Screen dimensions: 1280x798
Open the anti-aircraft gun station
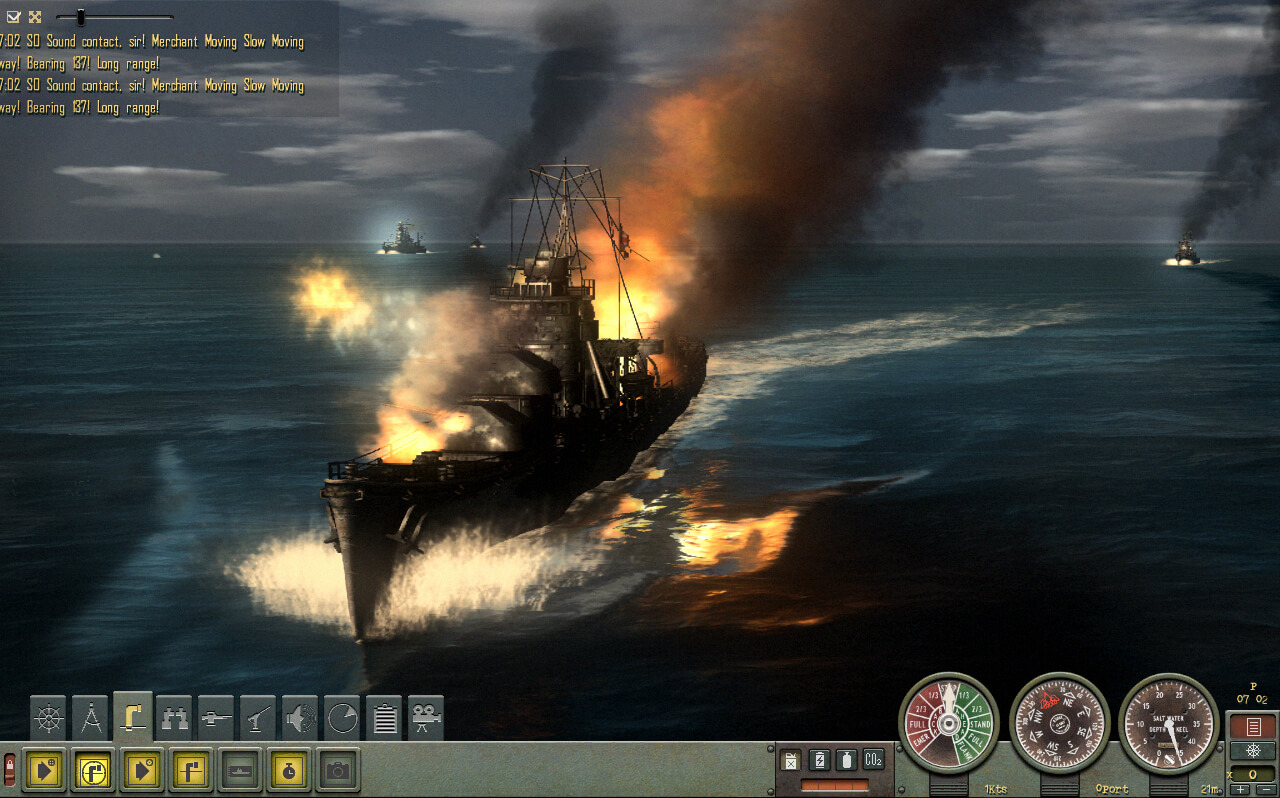(x=257, y=716)
